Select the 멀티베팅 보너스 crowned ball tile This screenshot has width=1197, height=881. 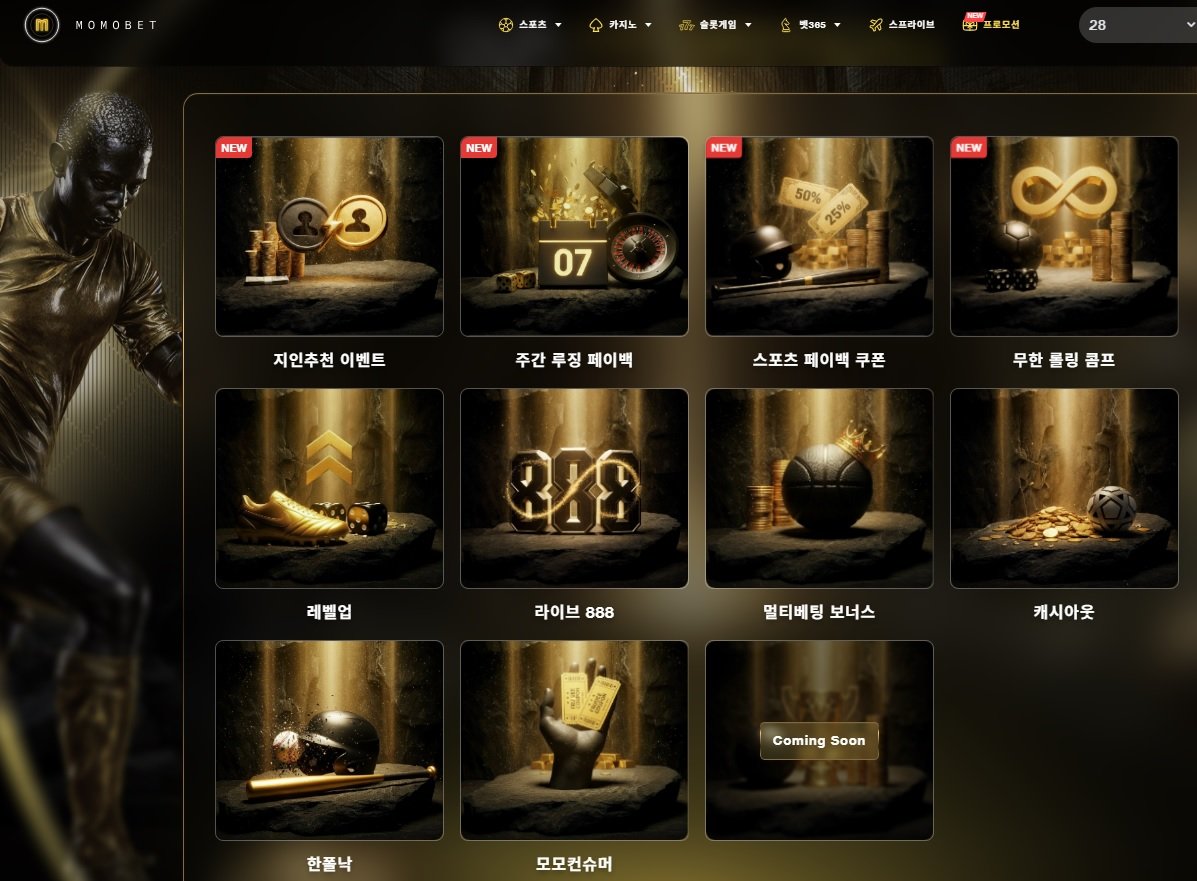click(819, 488)
